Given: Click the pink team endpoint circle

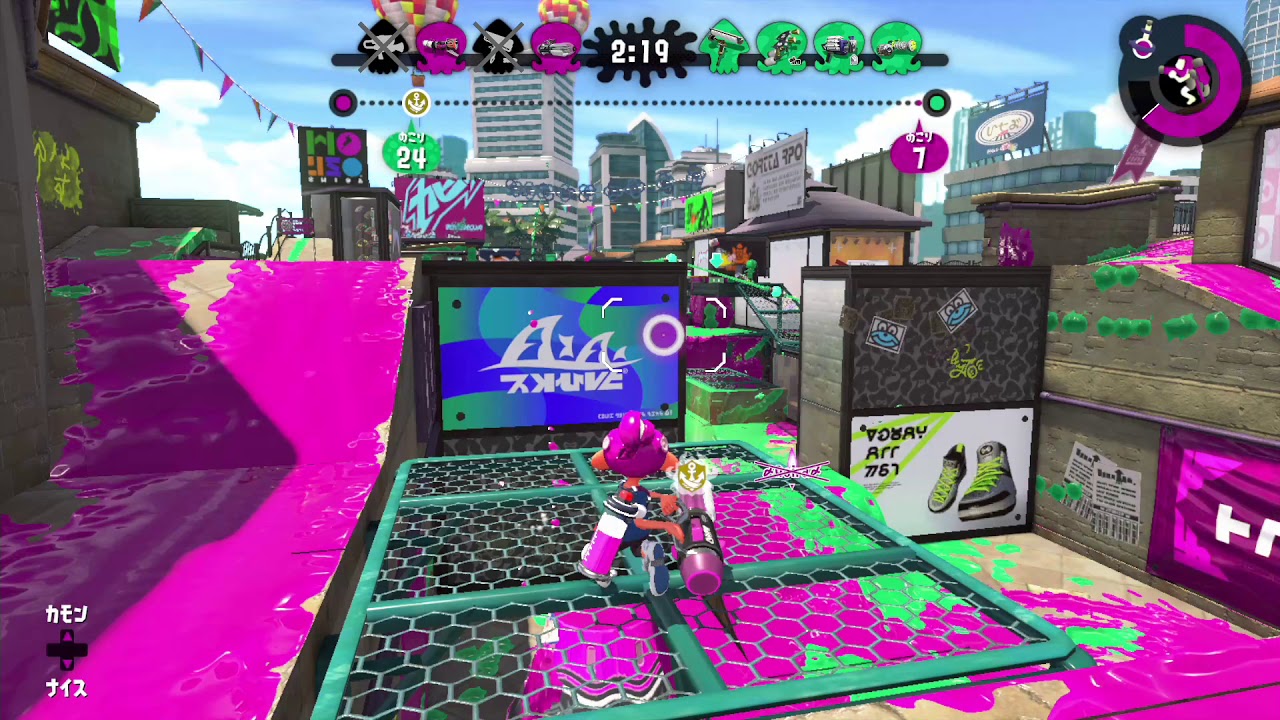Looking at the screenshot, I should pyautogui.click(x=345, y=103).
